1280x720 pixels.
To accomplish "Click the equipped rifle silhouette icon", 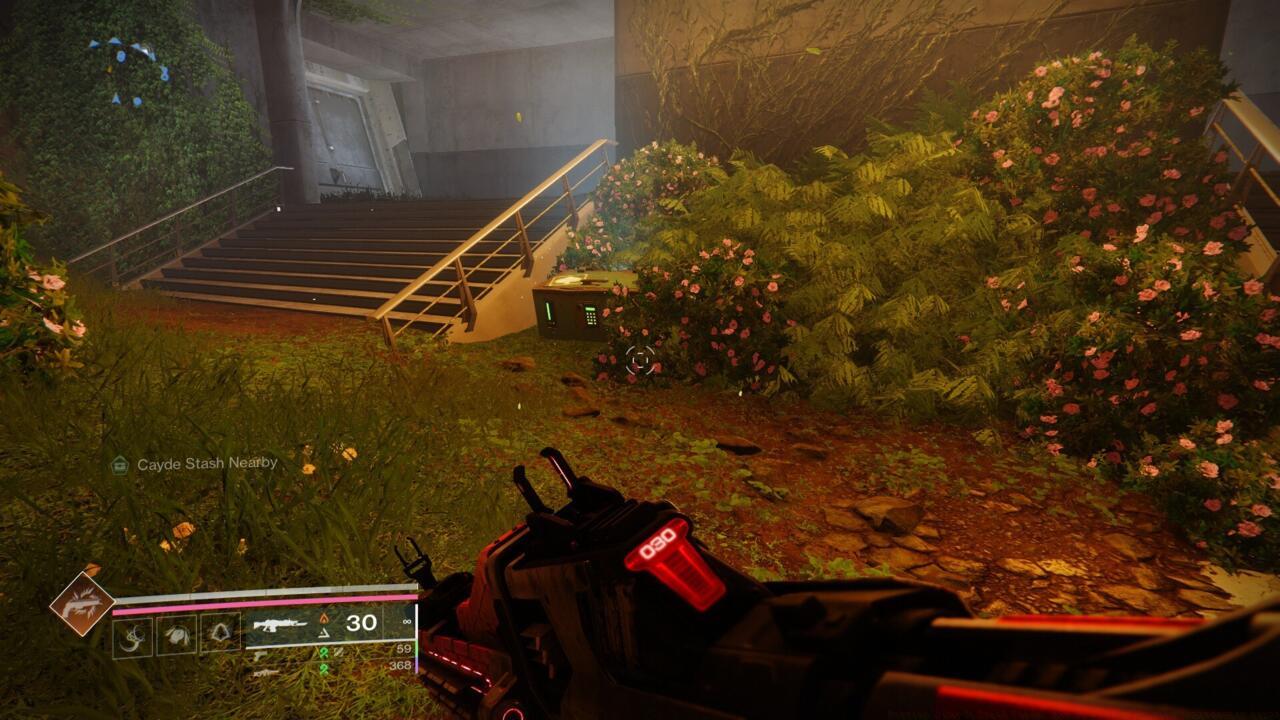I will click(280, 624).
